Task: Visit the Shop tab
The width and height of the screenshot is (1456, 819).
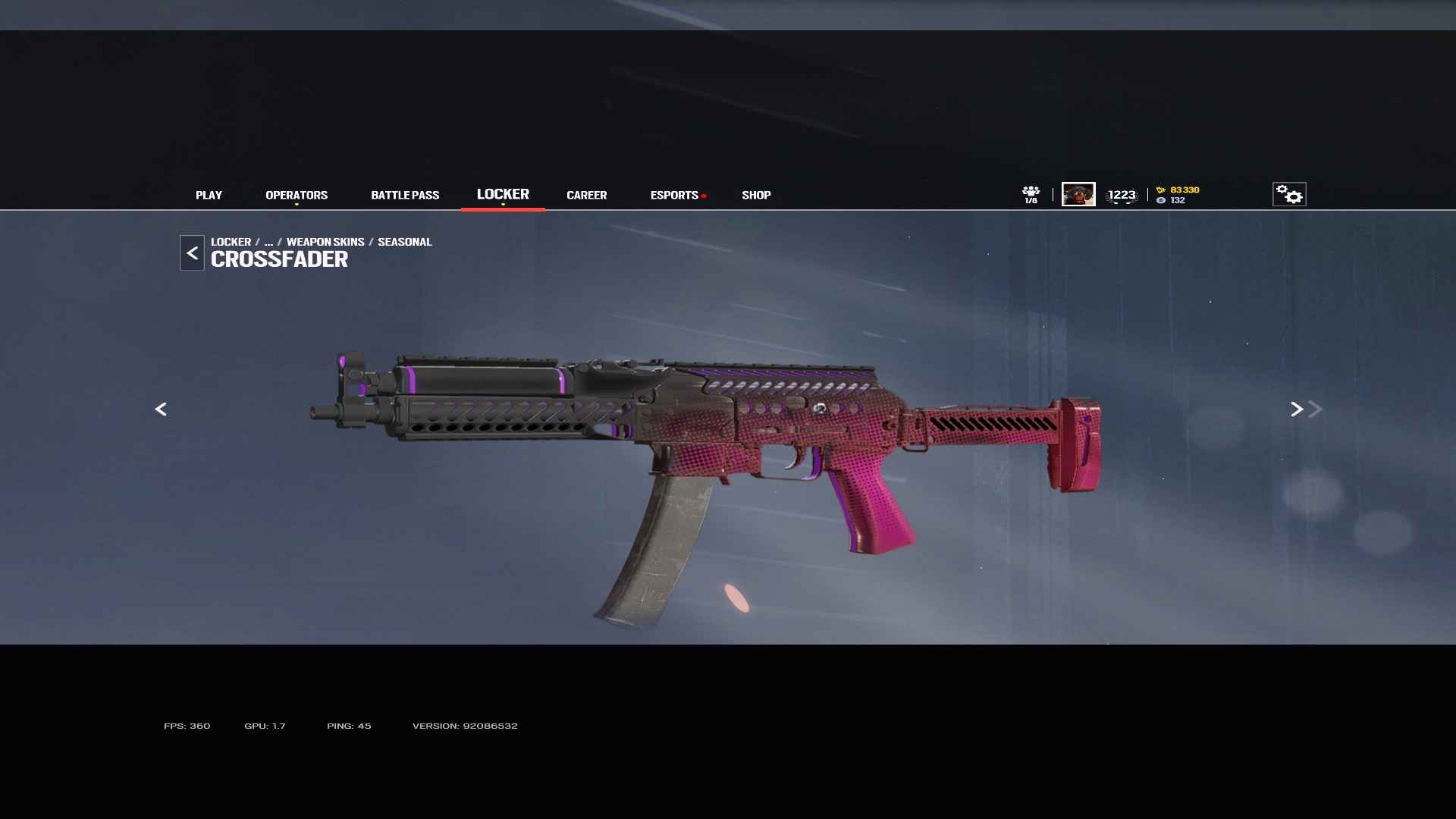Action: tap(756, 195)
